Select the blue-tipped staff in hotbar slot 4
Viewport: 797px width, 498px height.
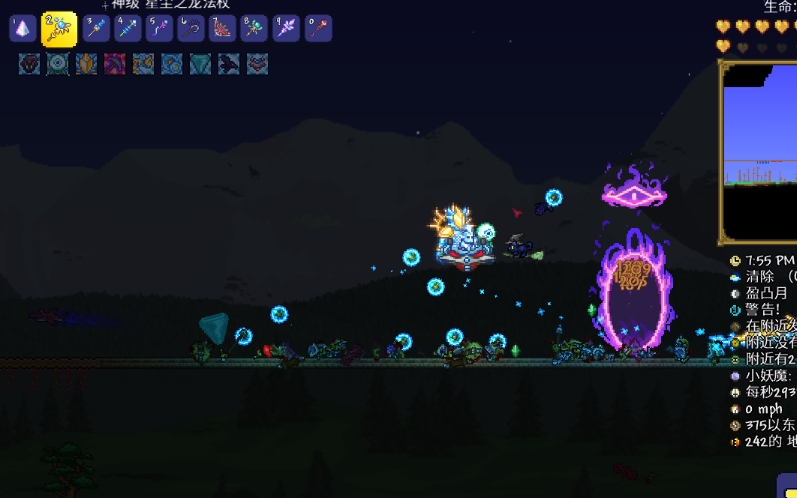point(128,28)
